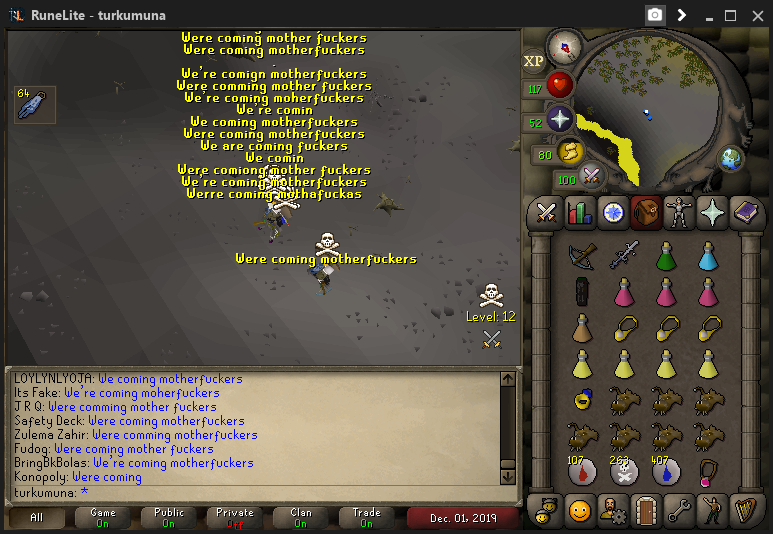Open the Magic spellbook tab
This screenshot has height=534, width=773.
click(744, 212)
